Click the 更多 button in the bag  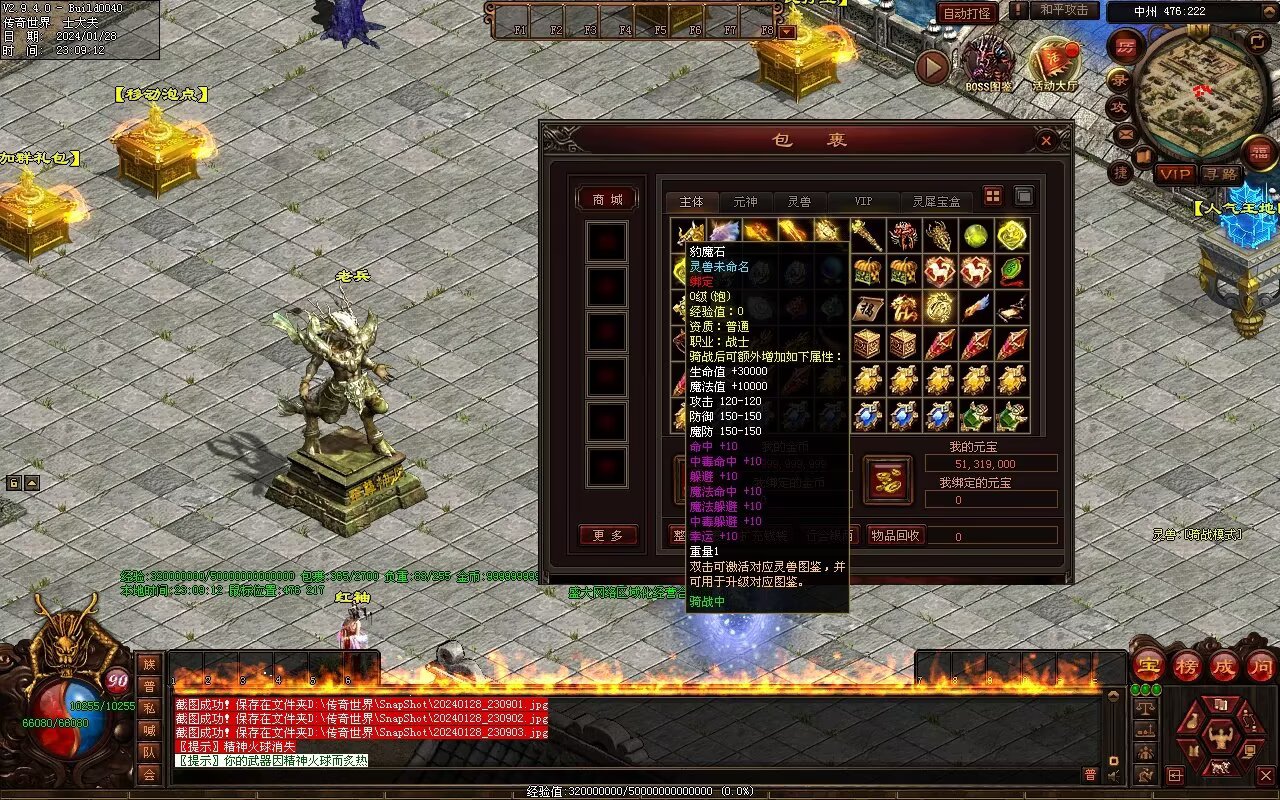point(607,536)
